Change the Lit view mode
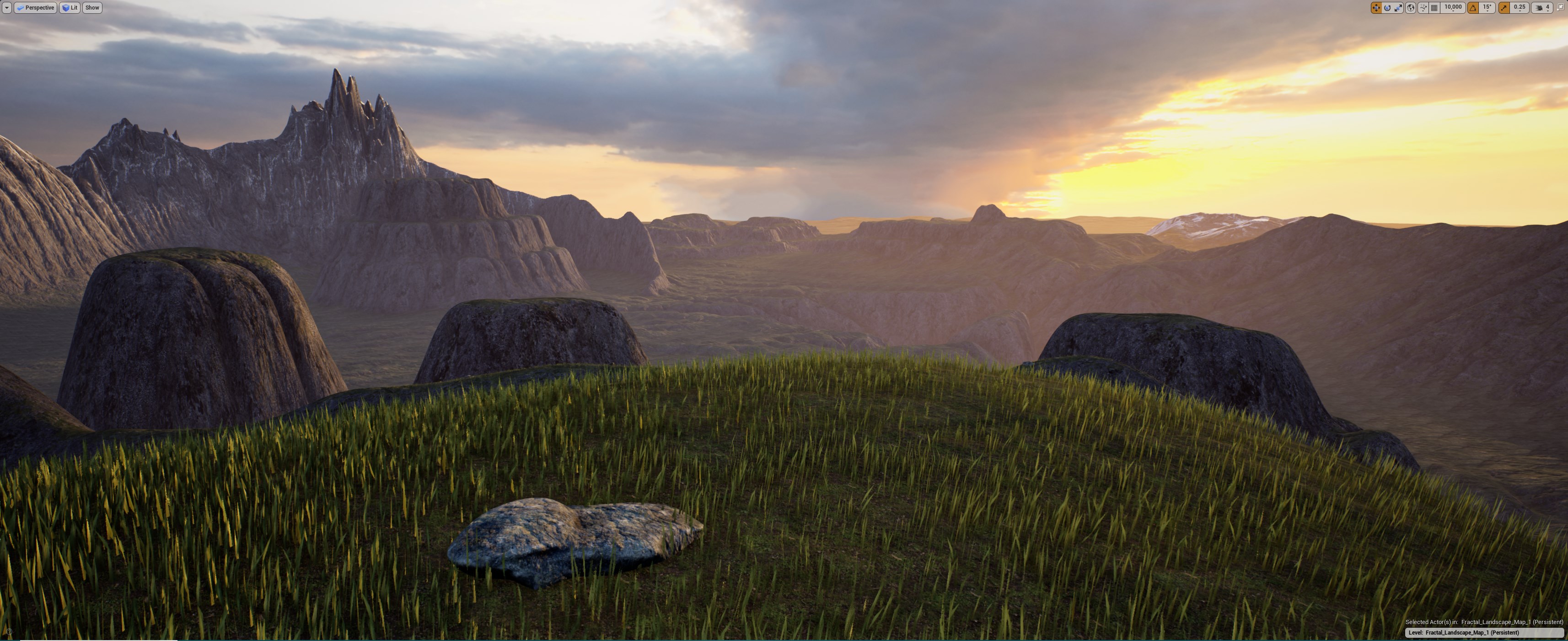1568x641 pixels. point(70,8)
